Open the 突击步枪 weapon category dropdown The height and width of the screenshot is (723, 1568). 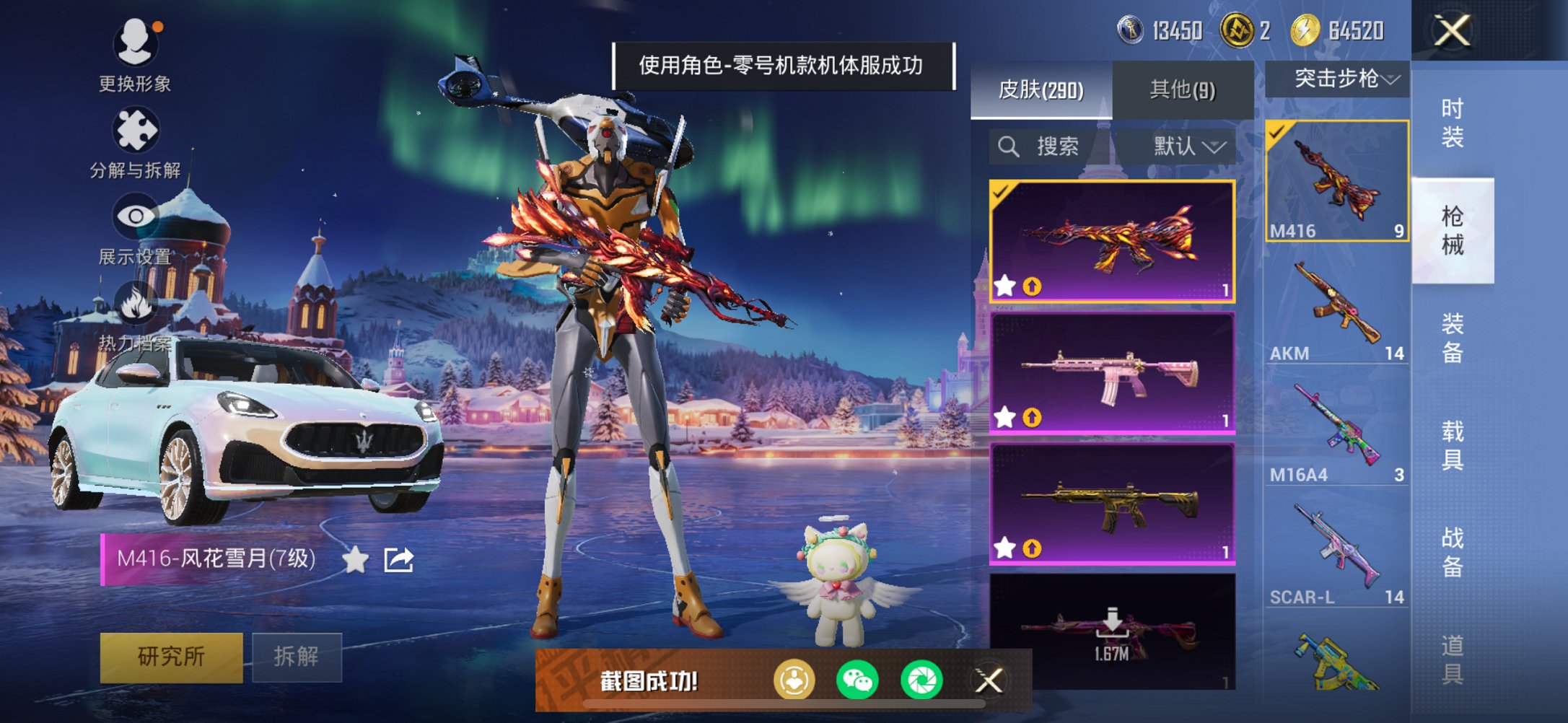coord(1337,79)
